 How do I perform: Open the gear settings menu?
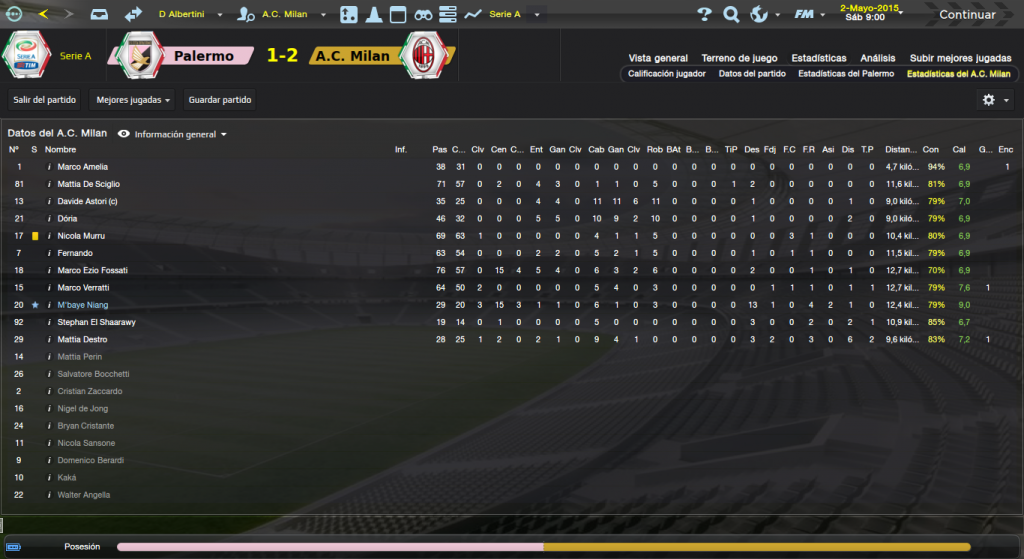[x=994, y=100]
